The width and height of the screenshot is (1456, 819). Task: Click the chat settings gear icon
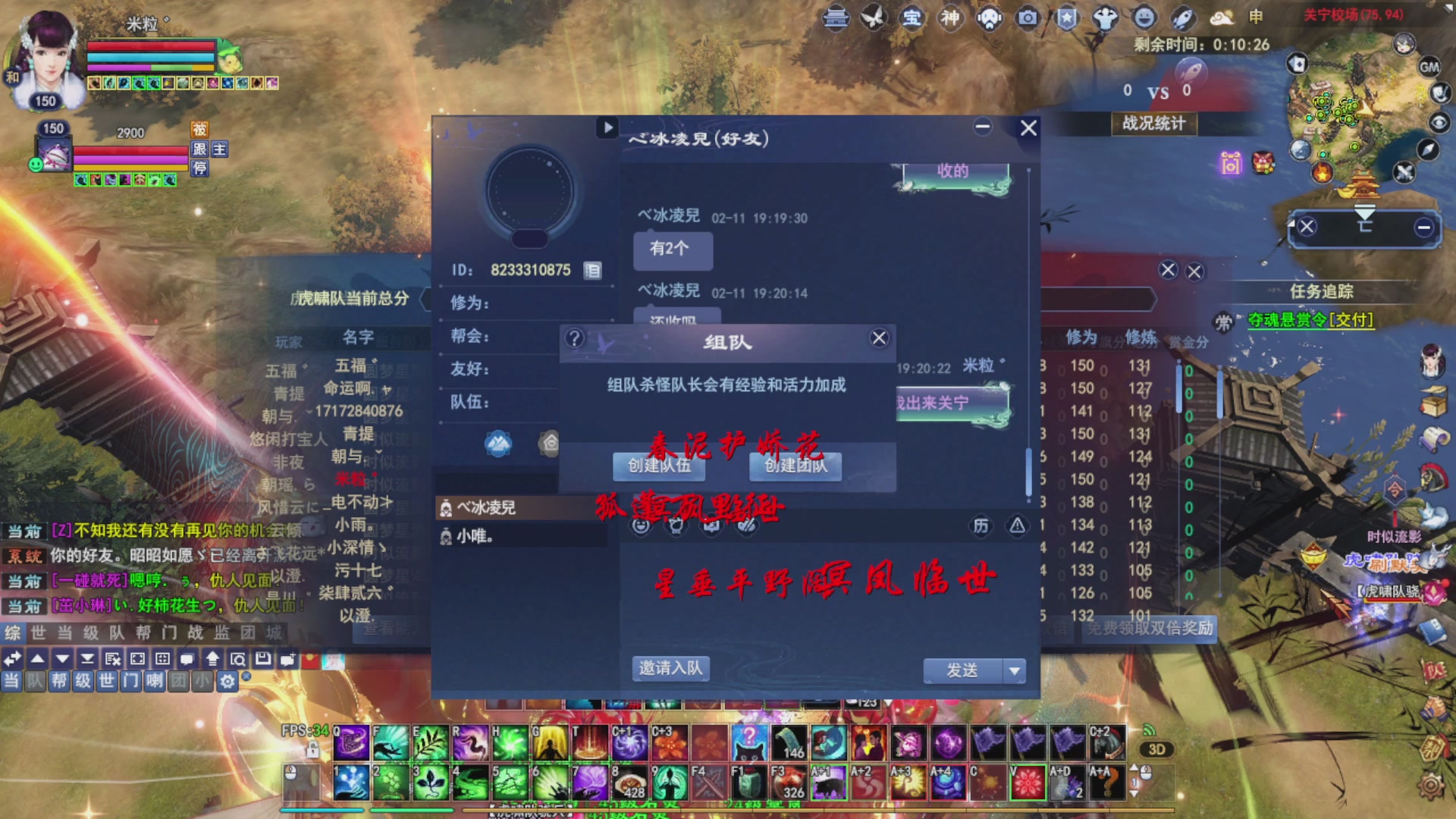point(226,682)
